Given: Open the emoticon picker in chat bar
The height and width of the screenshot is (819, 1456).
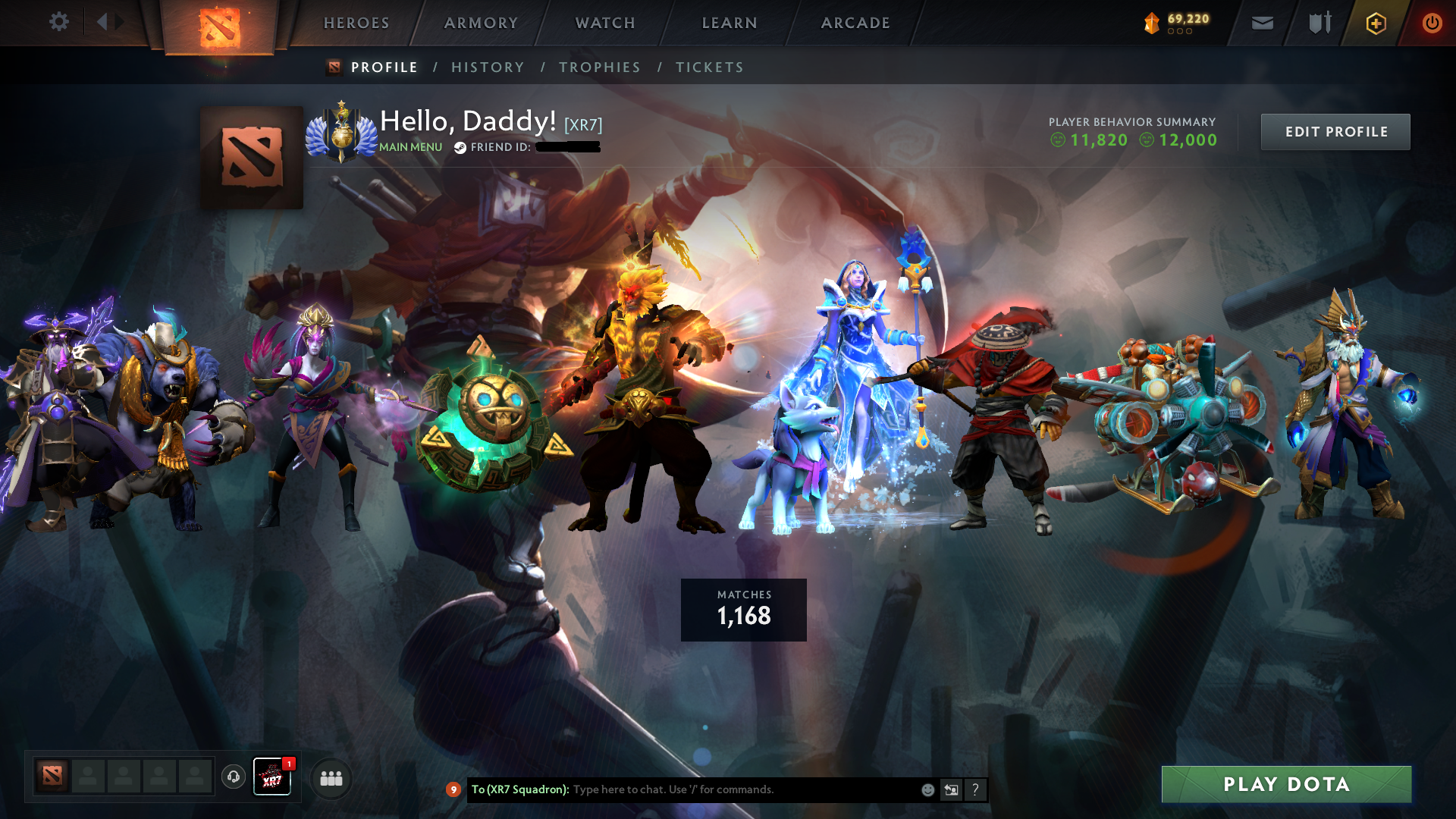Looking at the screenshot, I should click(928, 789).
